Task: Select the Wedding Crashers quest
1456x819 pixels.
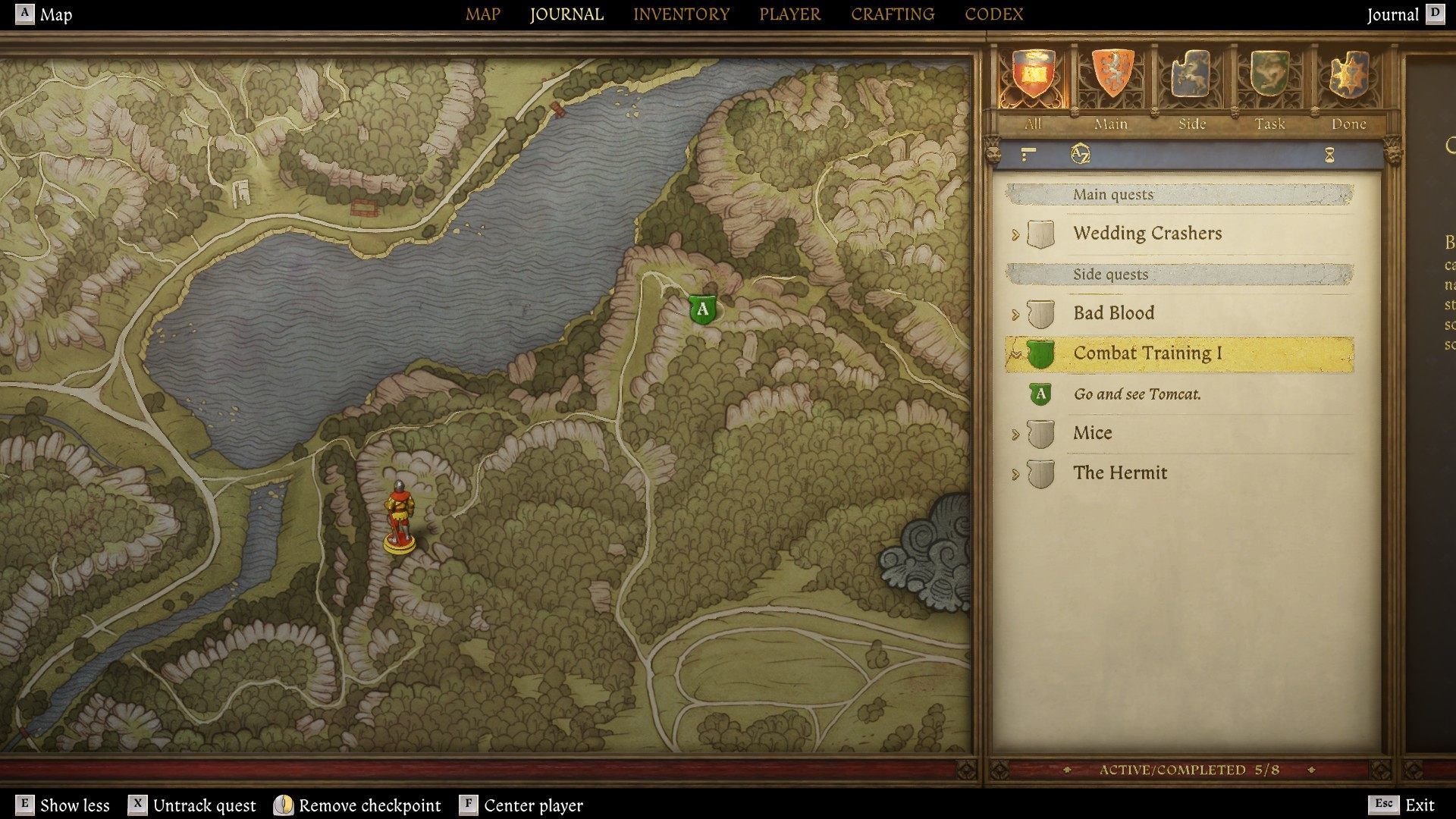Action: 1147,234
